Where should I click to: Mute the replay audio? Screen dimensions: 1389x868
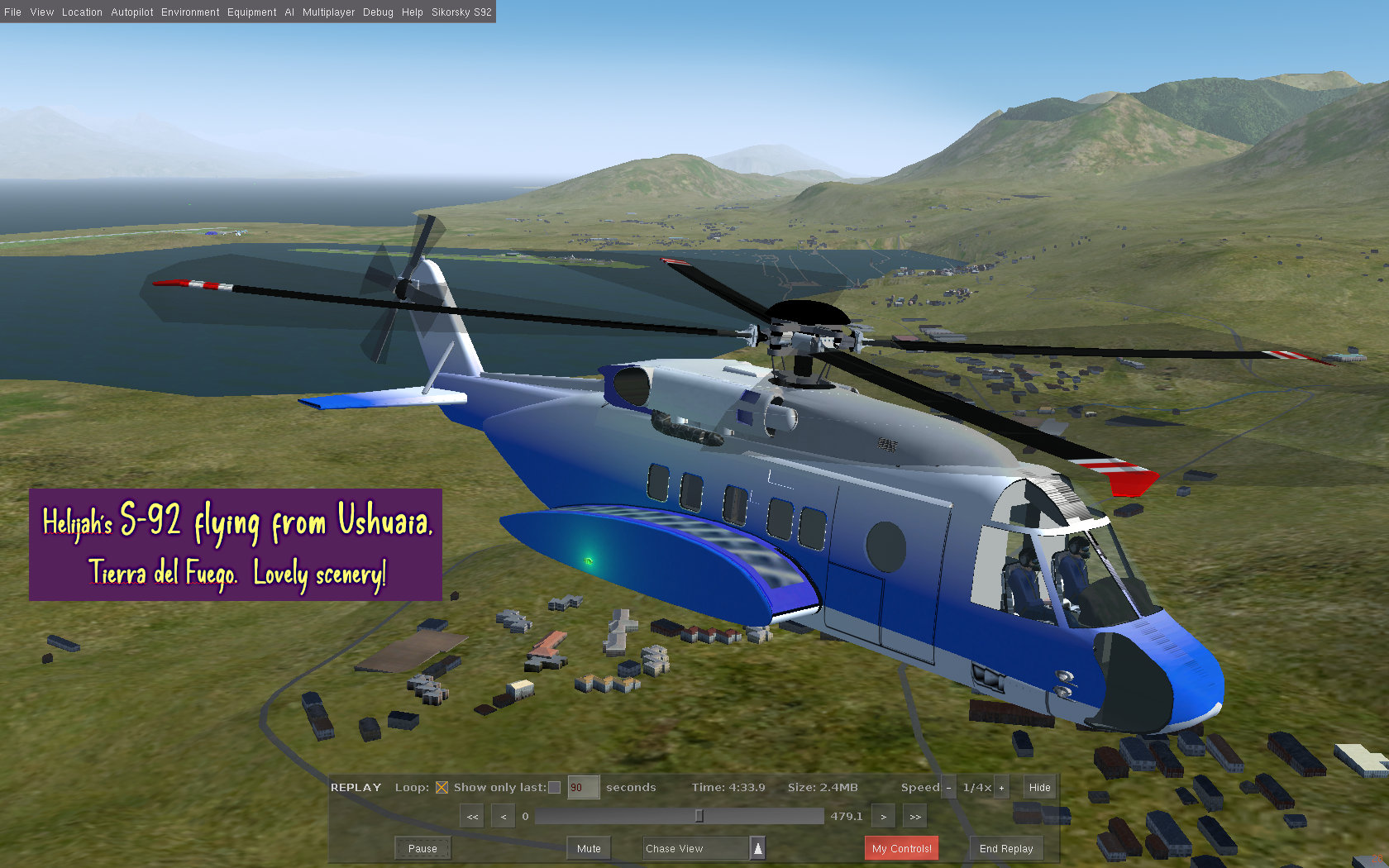coord(588,848)
